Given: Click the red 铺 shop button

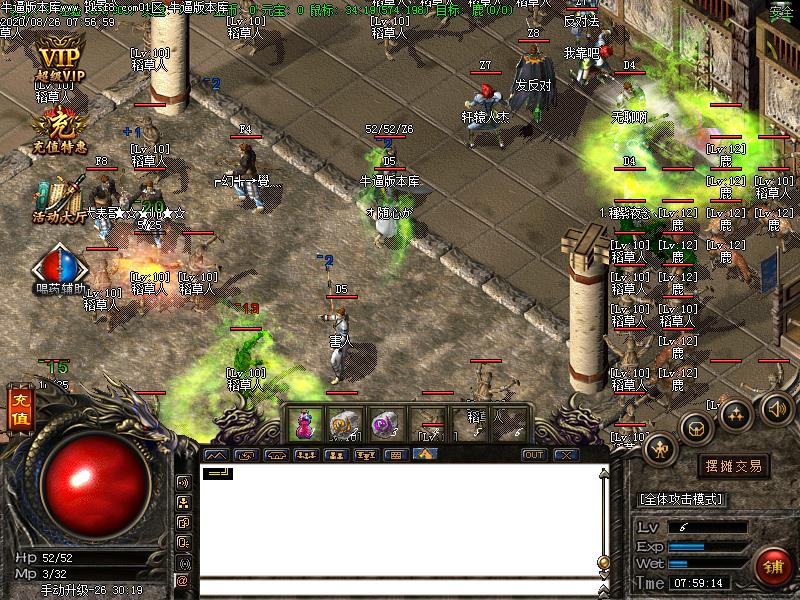Looking at the screenshot, I should pyautogui.click(x=773, y=565).
